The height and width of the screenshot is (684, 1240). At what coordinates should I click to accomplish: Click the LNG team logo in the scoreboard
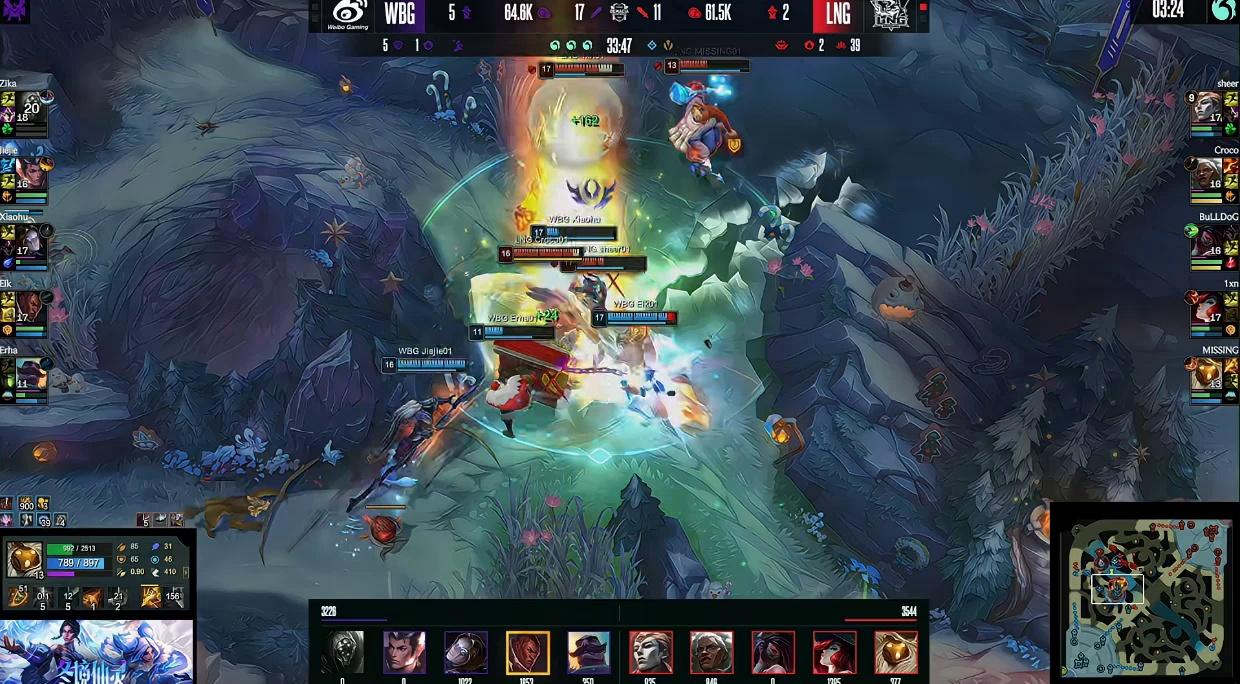pos(888,14)
